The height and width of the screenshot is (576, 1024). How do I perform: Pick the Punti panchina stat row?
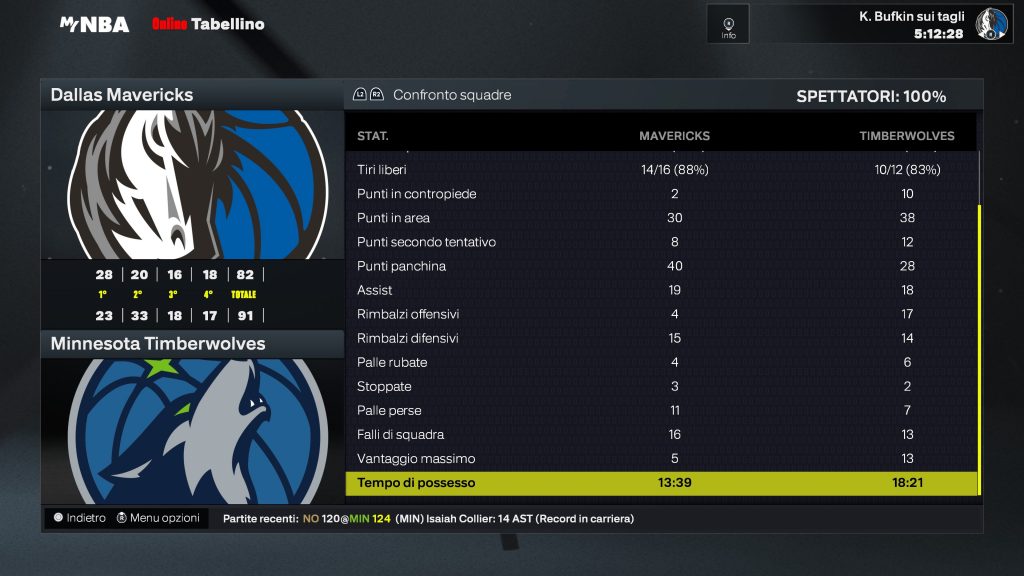coord(660,266)
